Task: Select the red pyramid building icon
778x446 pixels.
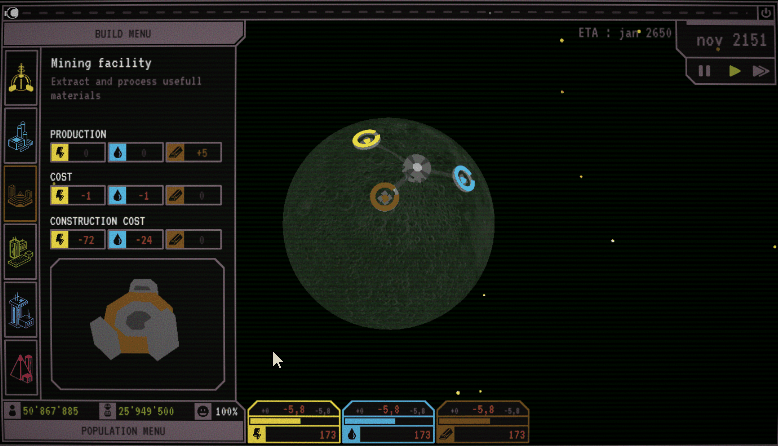Action: click(x=21, y=368)
